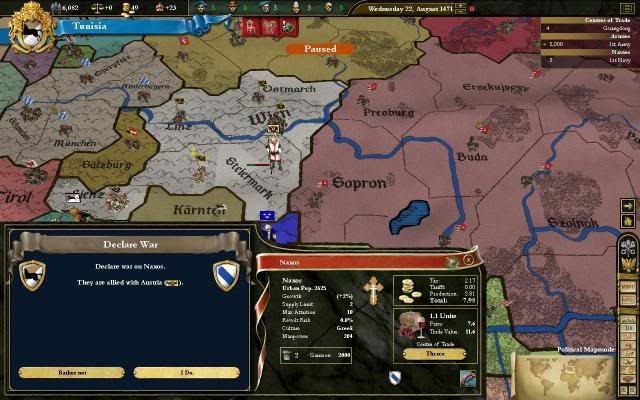Screen dimensions: 640x400
Task: Click the yellow arrow button on the right edge
Action: [x=627, y=206]
